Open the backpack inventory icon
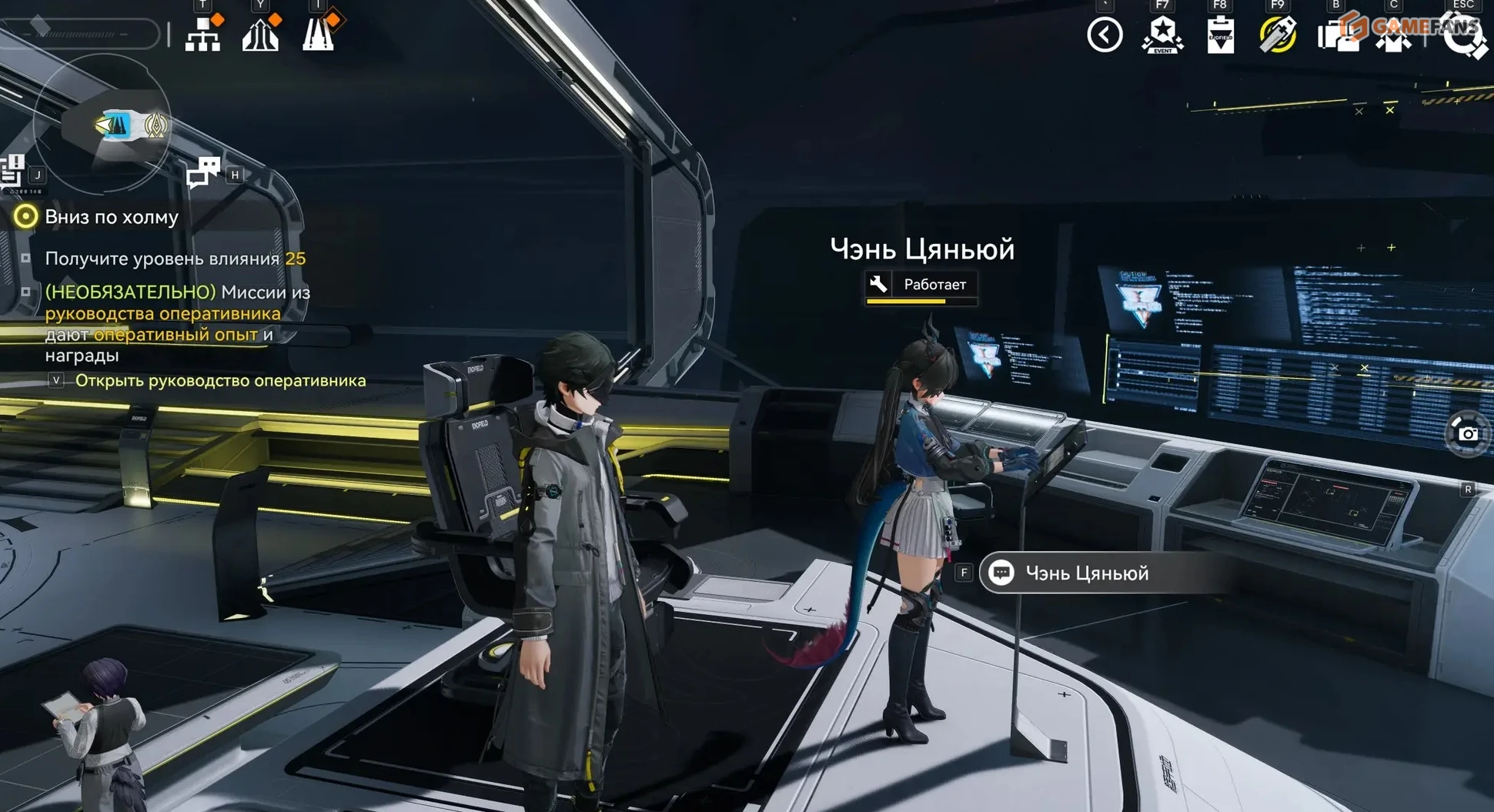The height and width of the screenshot is (812, 1494). [x=1337, y=35]
